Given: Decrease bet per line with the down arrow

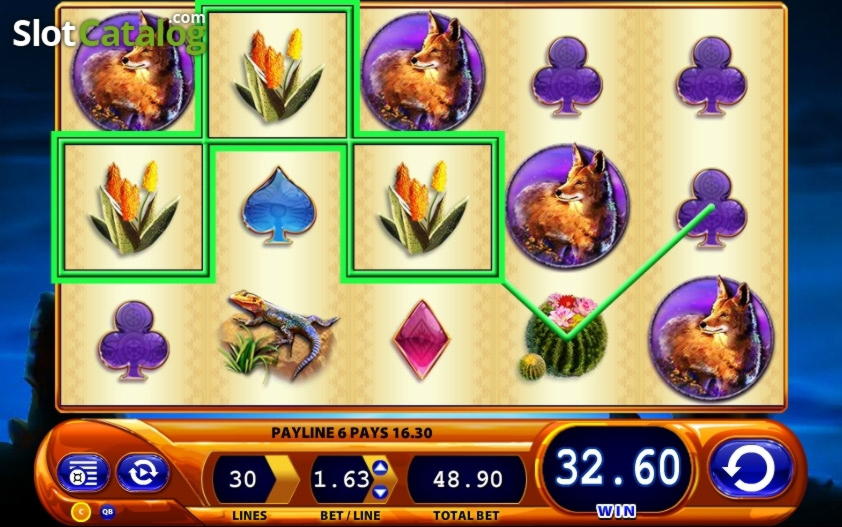Looking at the screenshot, I should pos(380,490).
